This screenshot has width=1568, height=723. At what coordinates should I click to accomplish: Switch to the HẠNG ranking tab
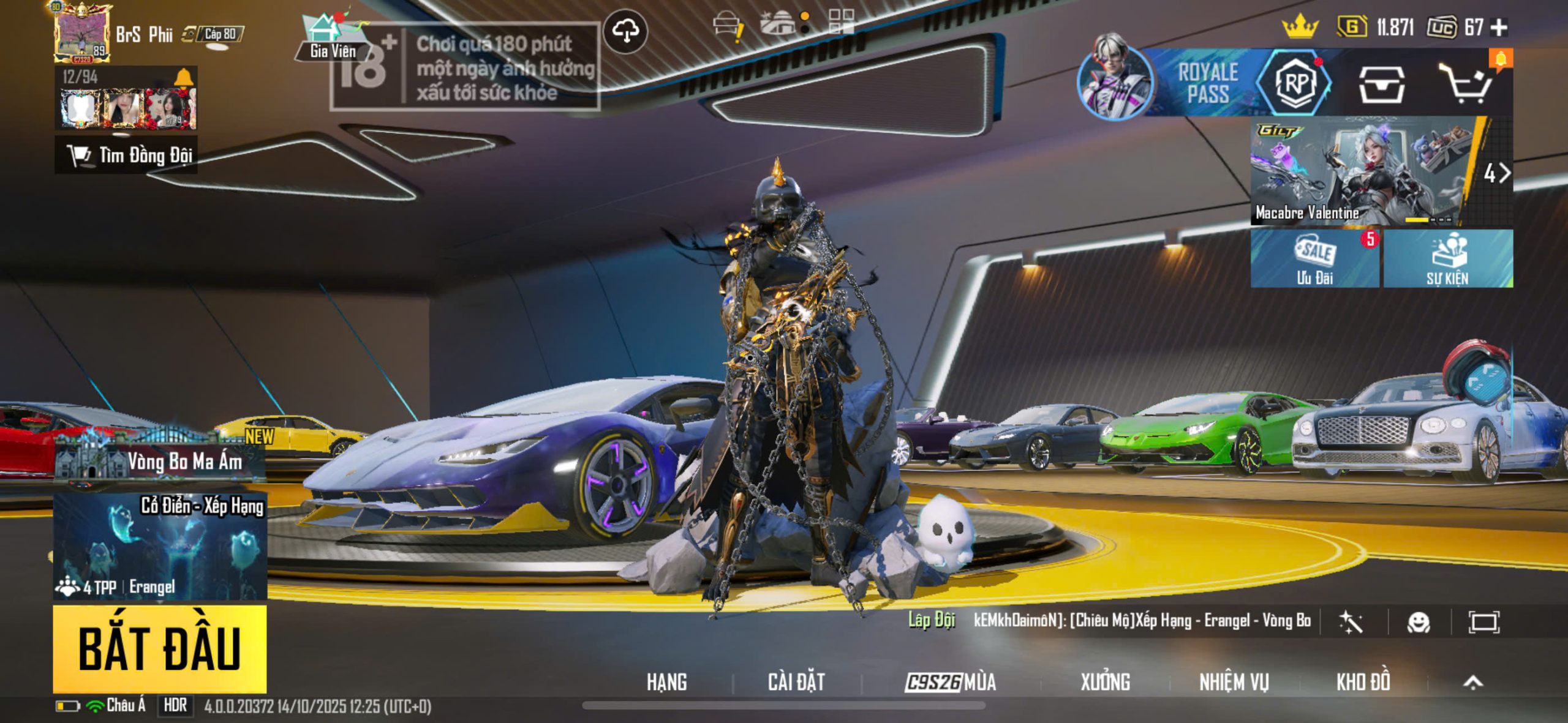[x=666, y=681]
